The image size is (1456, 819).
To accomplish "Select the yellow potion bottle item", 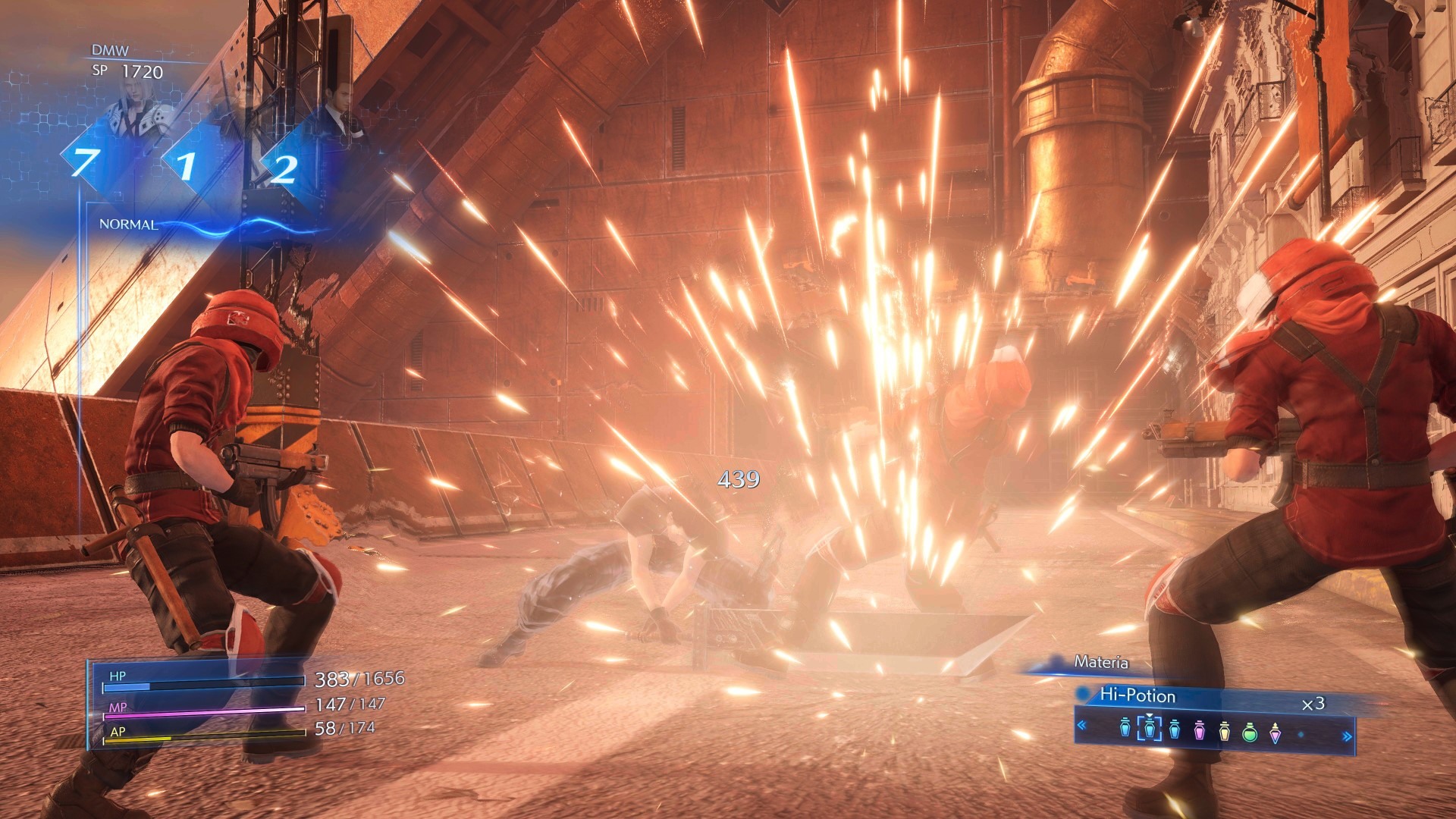I will tap(1225, 731).
